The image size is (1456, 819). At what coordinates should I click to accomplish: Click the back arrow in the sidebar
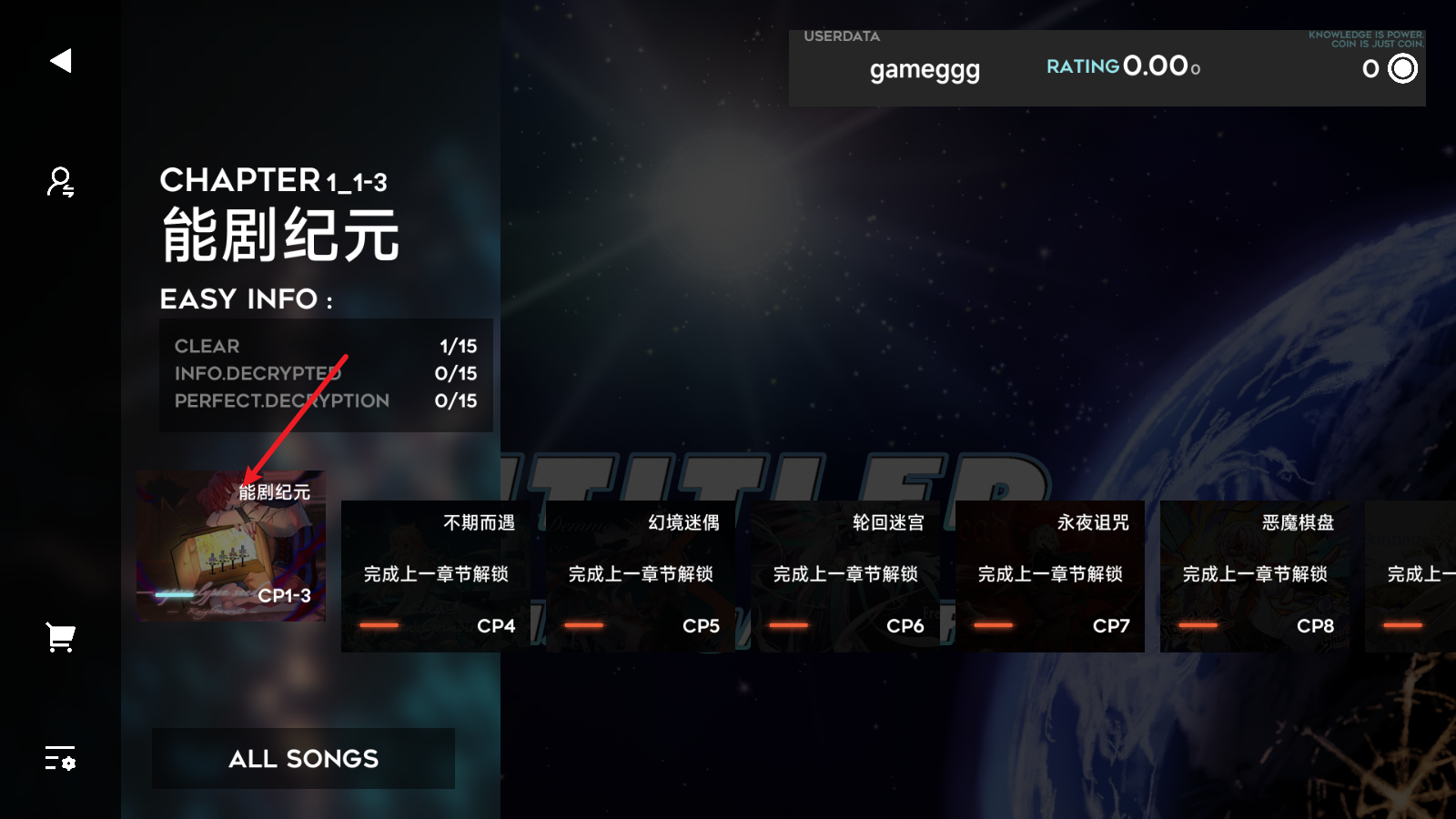(59, 60)
